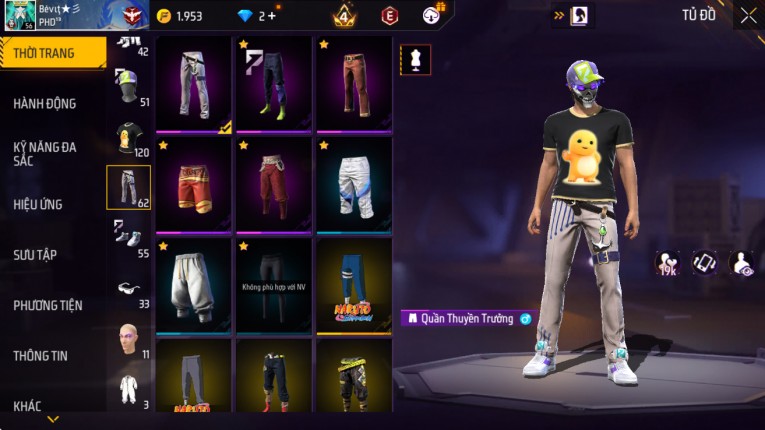Choose the masked head category with 51 items
The image size is (765, 430).
(x=127, y=87)
